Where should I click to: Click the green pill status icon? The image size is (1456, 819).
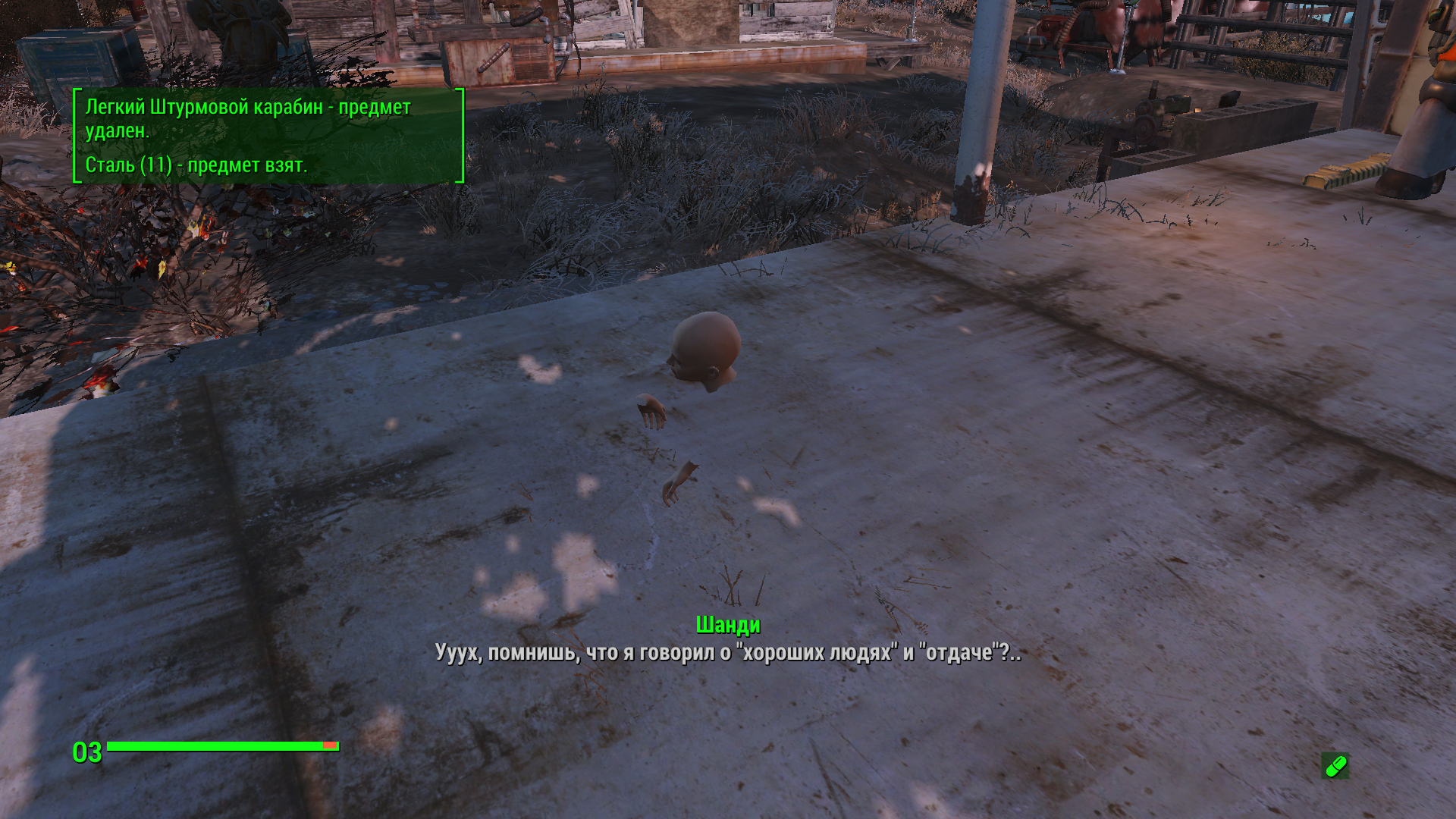pos(1335,766)
